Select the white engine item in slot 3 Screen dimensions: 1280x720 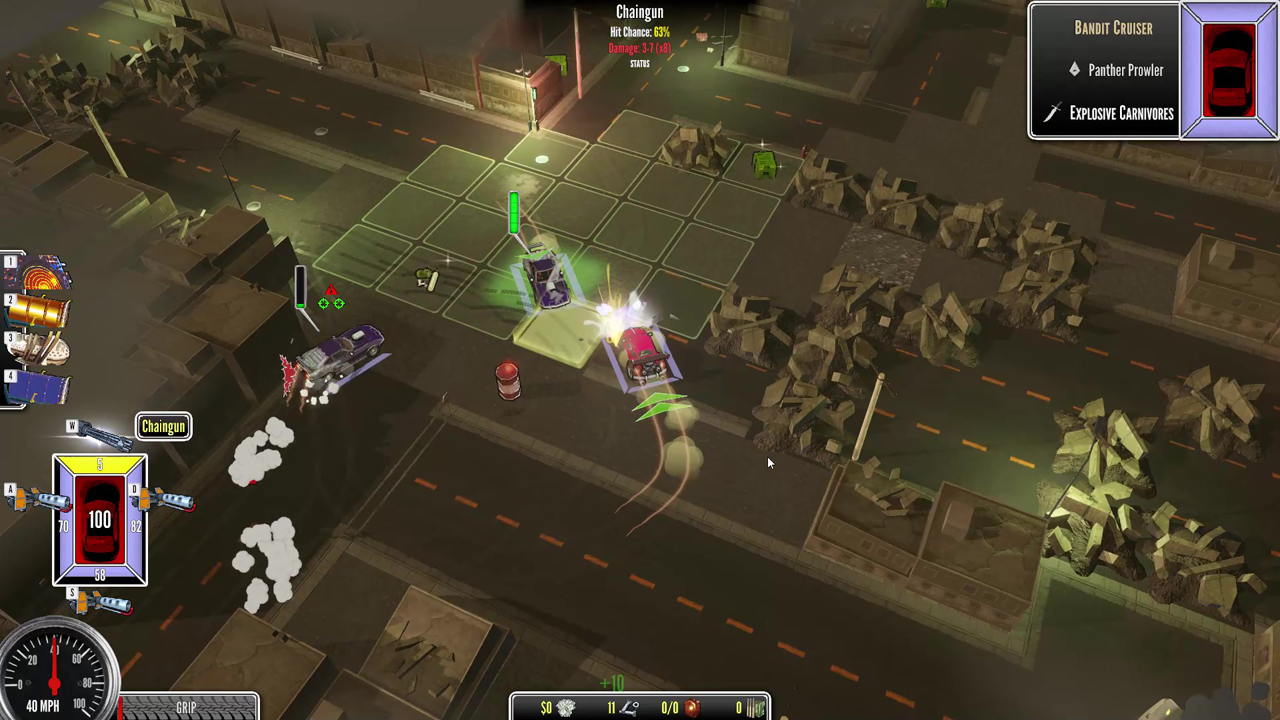pos(40,348)
